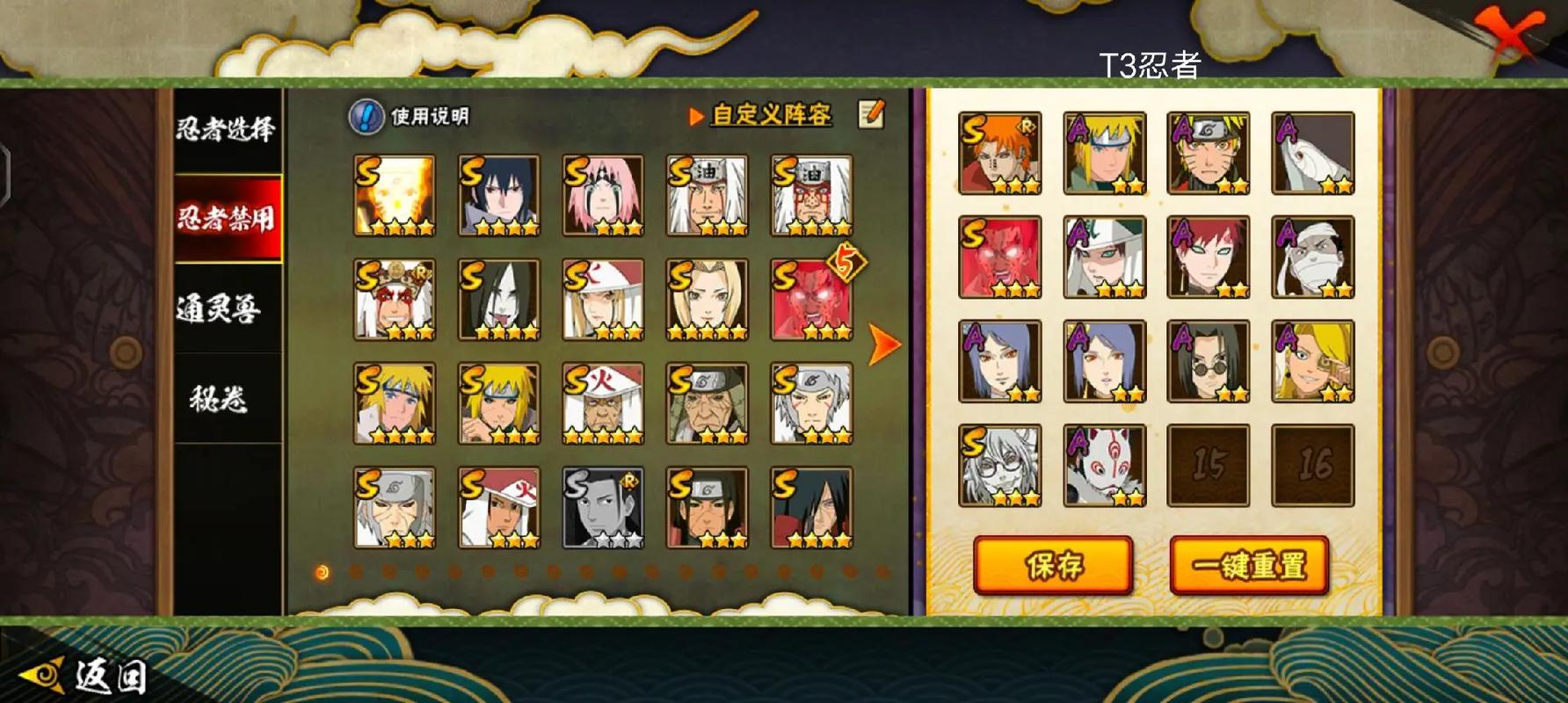The height and width of the screenshot is (703, 1568).
Task: Open the 忍者禁用 tab
Action: 226,218
